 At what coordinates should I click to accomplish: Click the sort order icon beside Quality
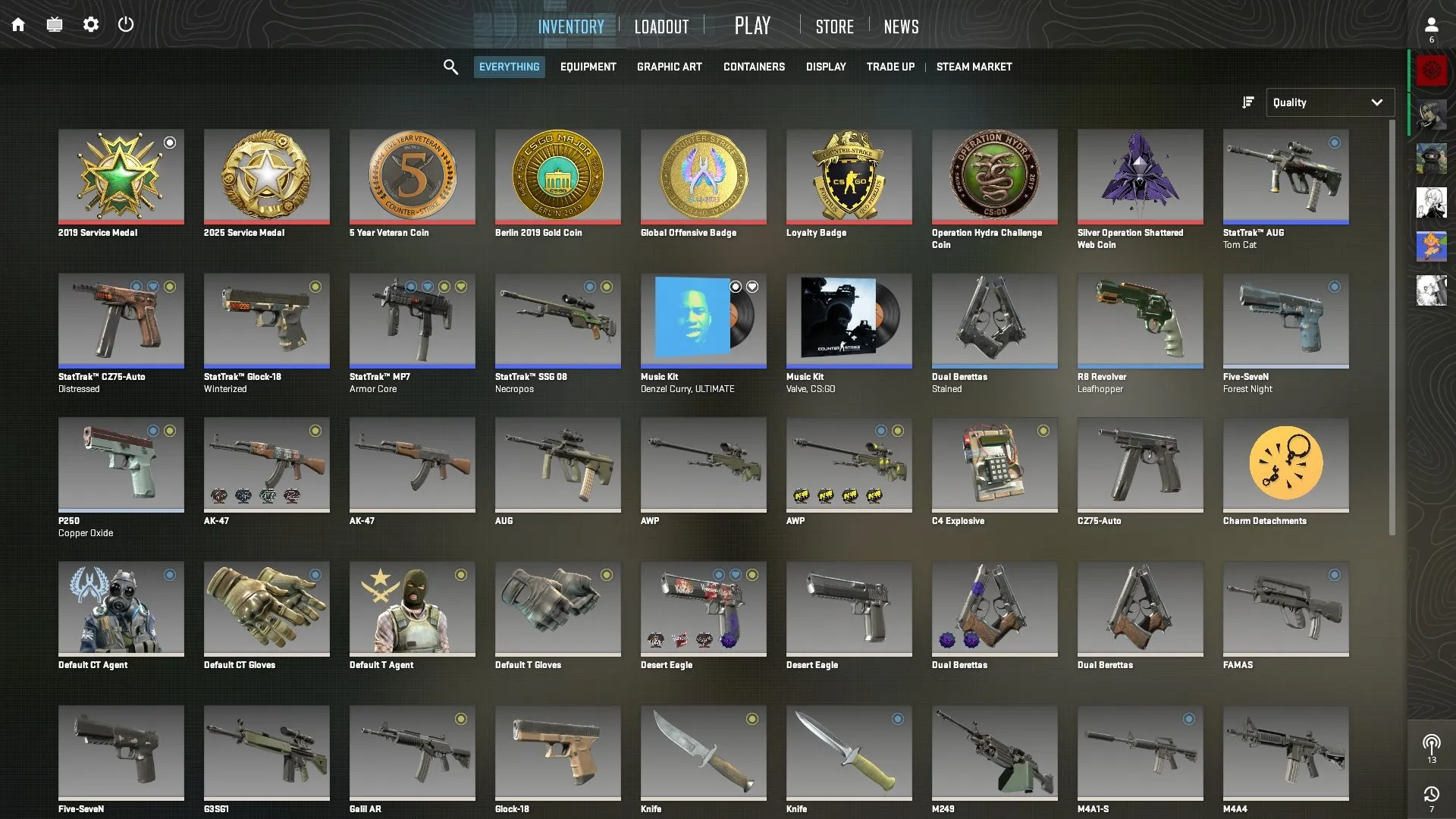(1247, 102)
